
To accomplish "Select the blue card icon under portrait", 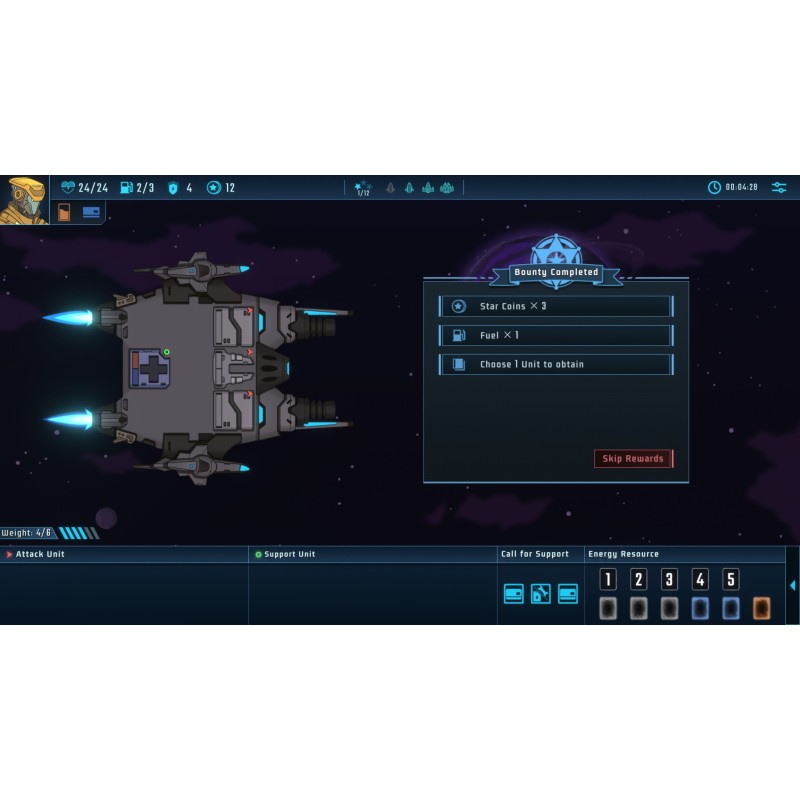I will (91, 212).
